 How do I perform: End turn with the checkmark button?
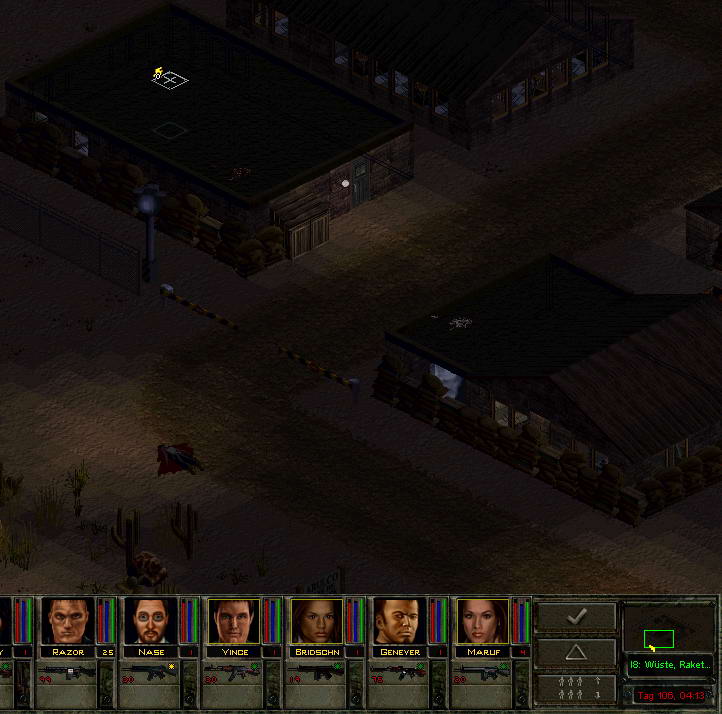576,617
